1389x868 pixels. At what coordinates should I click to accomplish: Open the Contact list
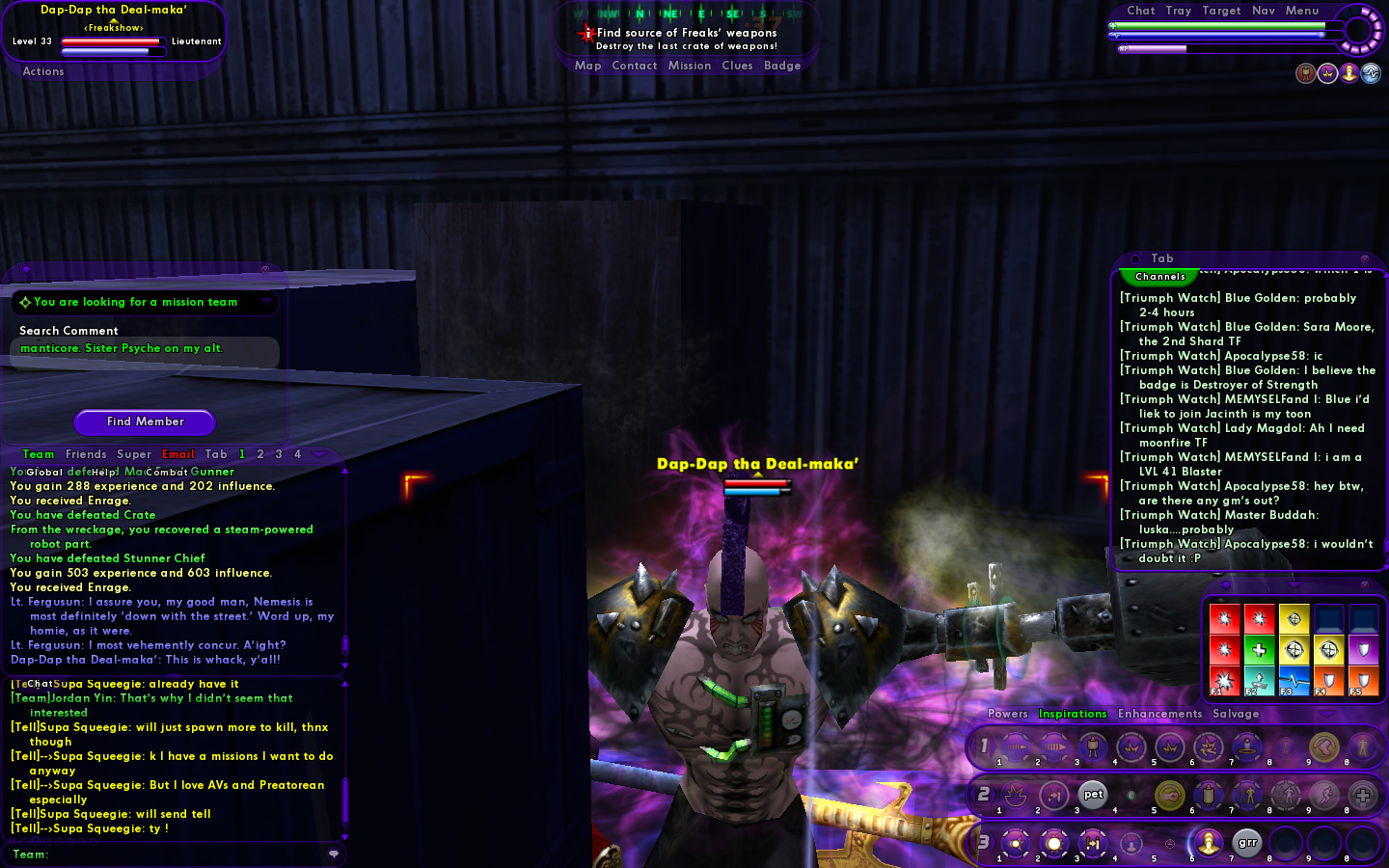(634, 66)
